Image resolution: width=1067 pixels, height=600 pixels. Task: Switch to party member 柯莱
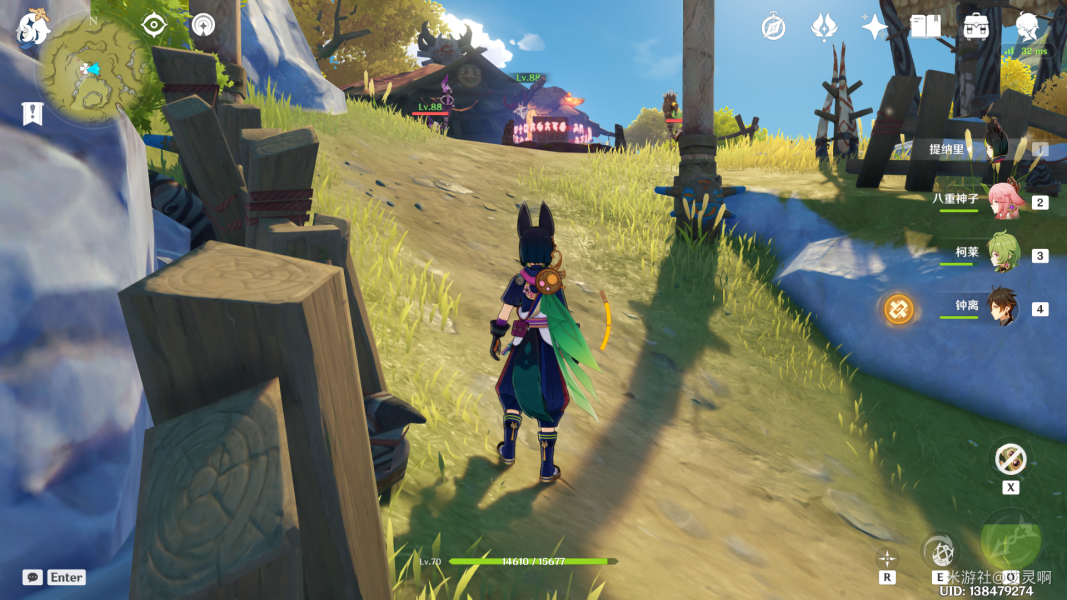tap(1002, 254)
